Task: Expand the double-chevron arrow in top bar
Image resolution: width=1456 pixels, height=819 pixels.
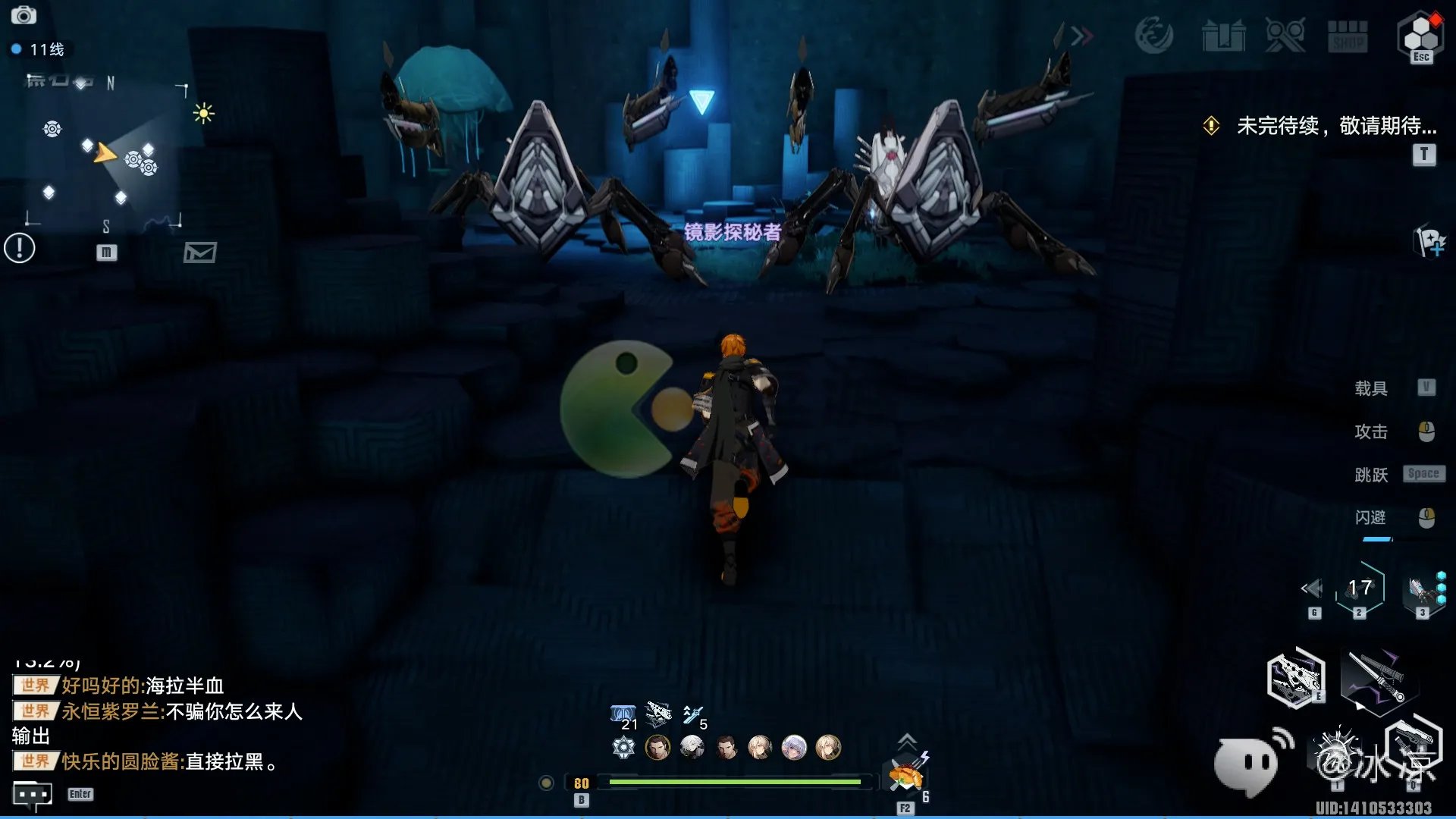Action: (1082, 36)
